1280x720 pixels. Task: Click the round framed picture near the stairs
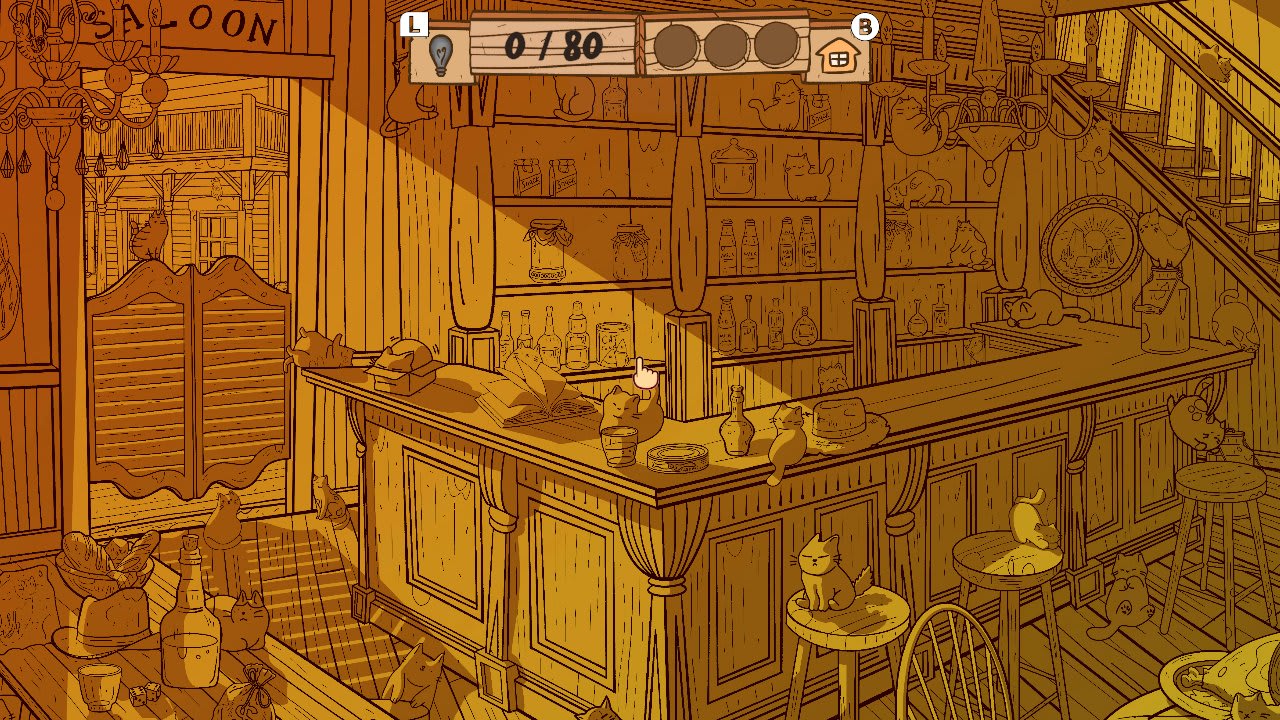point(1090,240)
